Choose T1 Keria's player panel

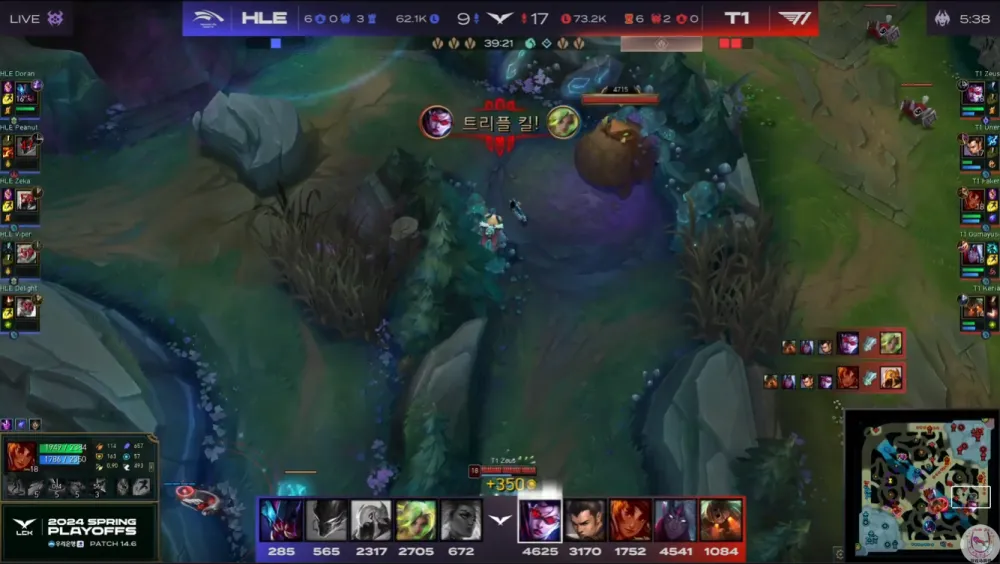coord(979,307)
